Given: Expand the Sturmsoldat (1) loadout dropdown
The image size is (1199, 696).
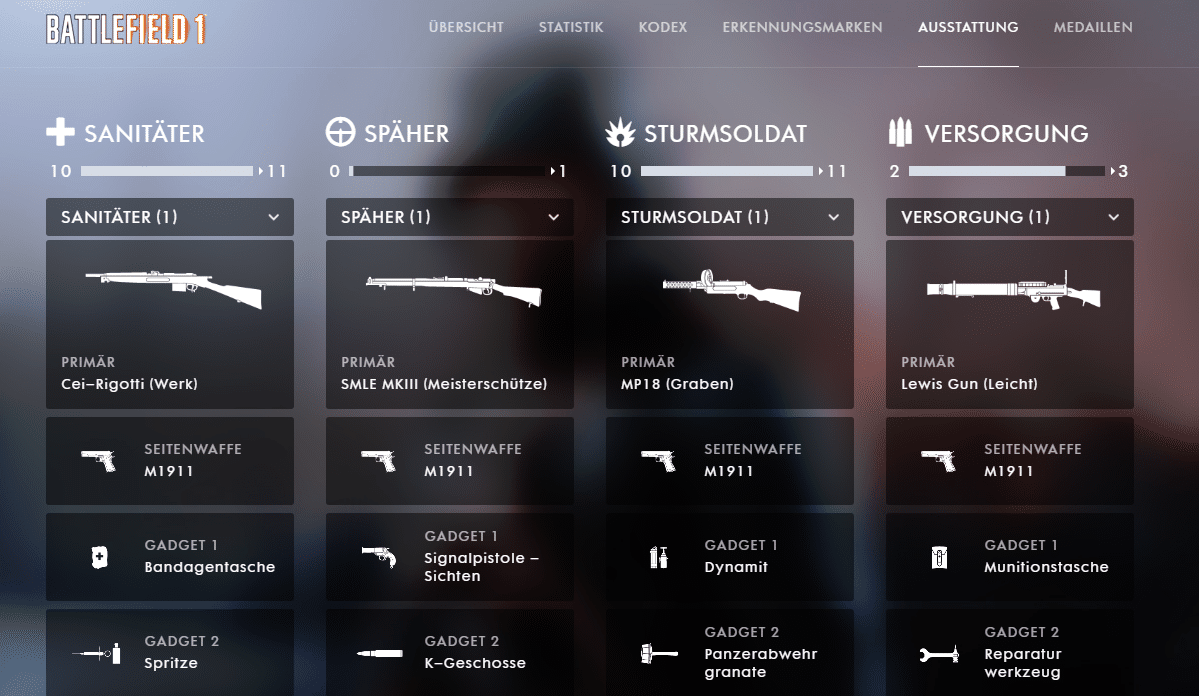Looking at the screenshot, I should pyautogui.click(x=730, y=217).
